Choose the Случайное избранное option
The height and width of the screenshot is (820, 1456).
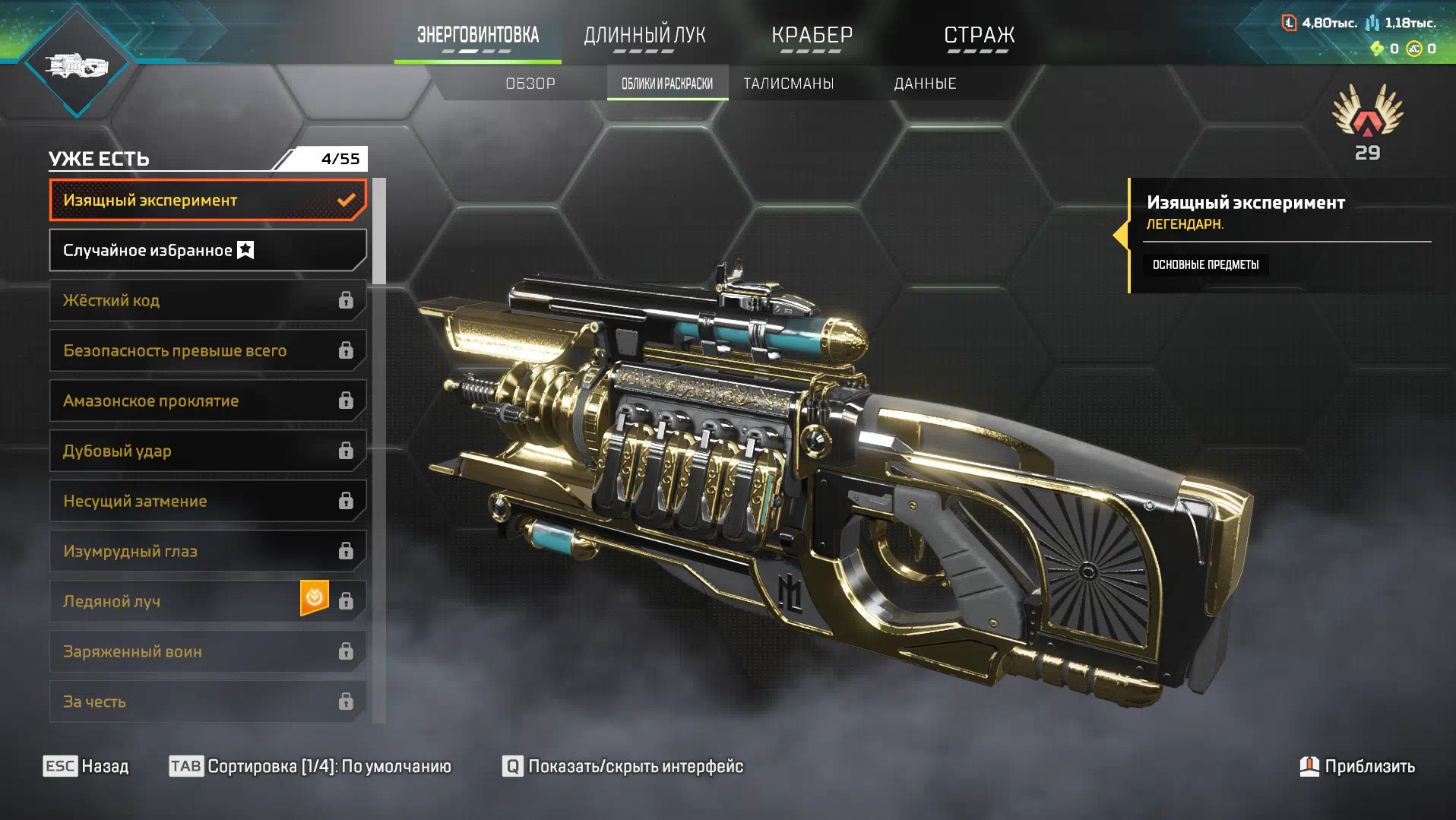[207, 250]
